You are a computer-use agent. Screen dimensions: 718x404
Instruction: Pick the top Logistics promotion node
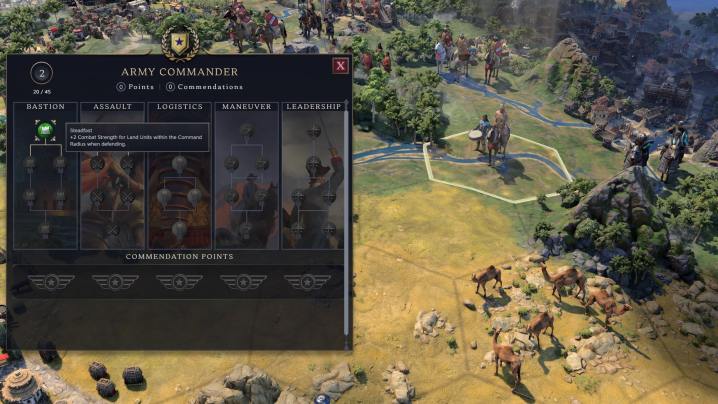[179, 163]
